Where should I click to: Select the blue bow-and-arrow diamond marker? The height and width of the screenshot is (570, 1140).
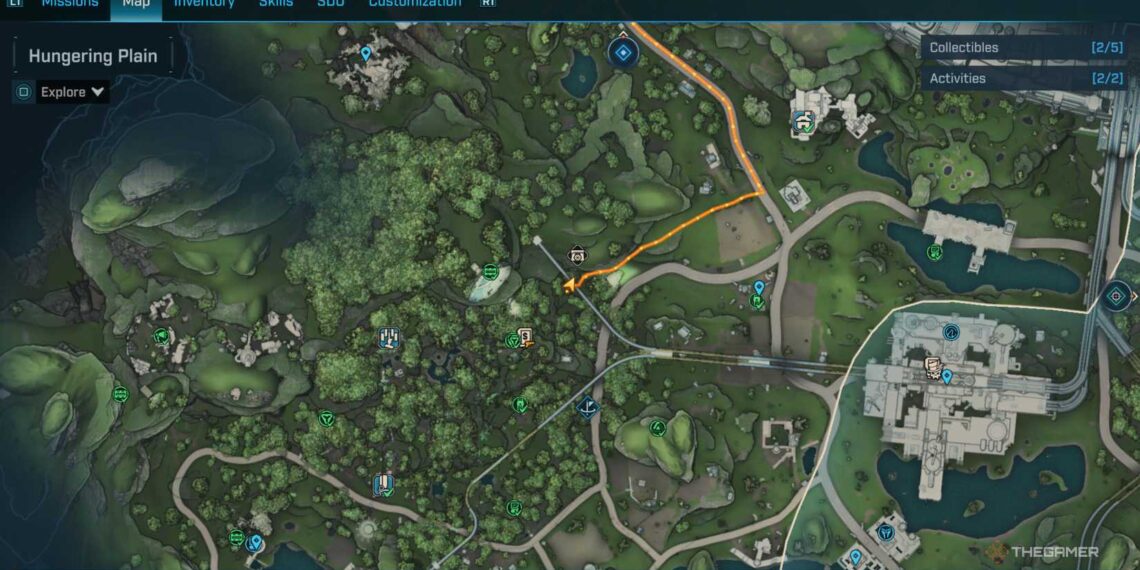pos(588,407)
